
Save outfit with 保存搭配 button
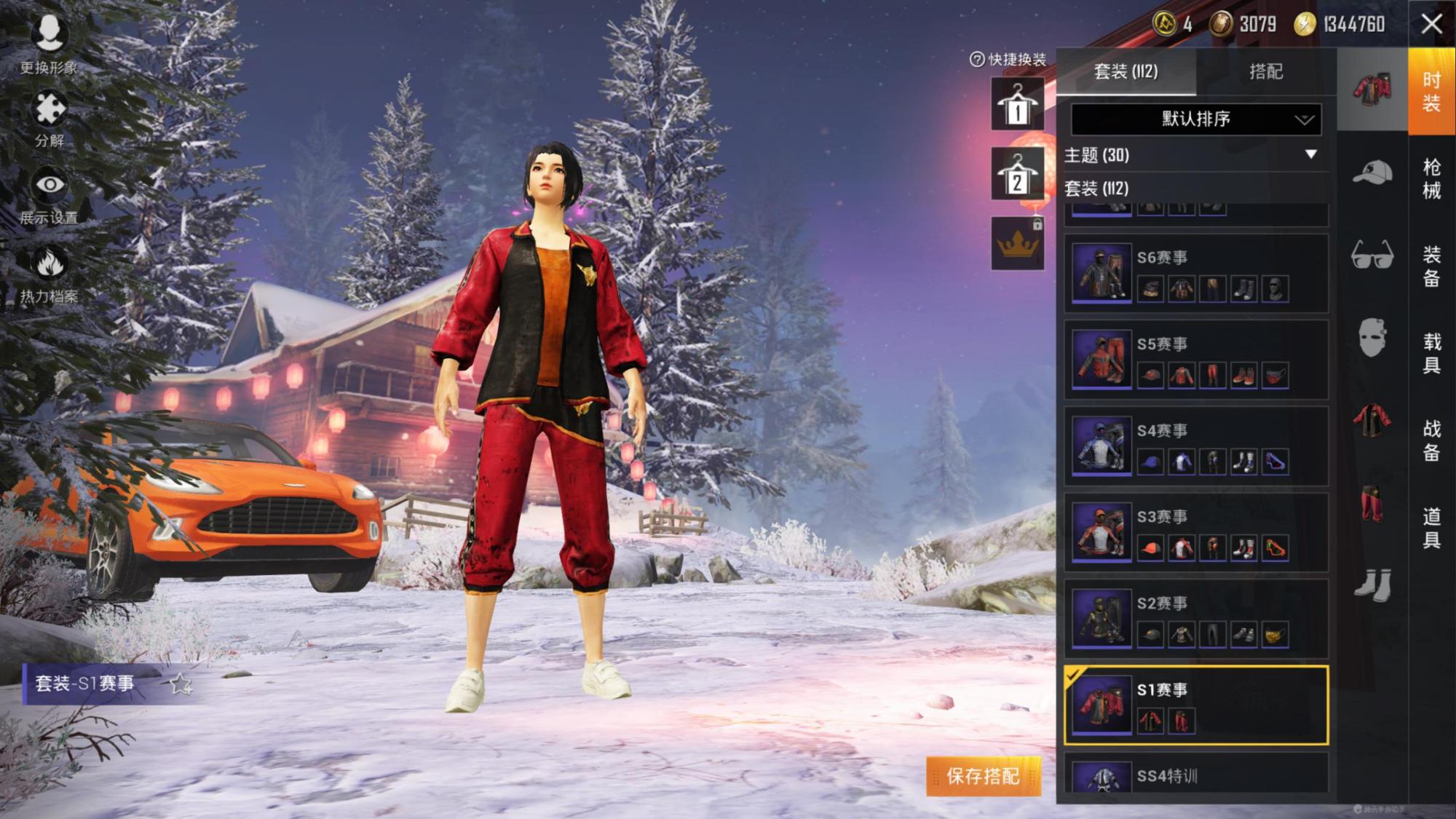pos(983,776)
